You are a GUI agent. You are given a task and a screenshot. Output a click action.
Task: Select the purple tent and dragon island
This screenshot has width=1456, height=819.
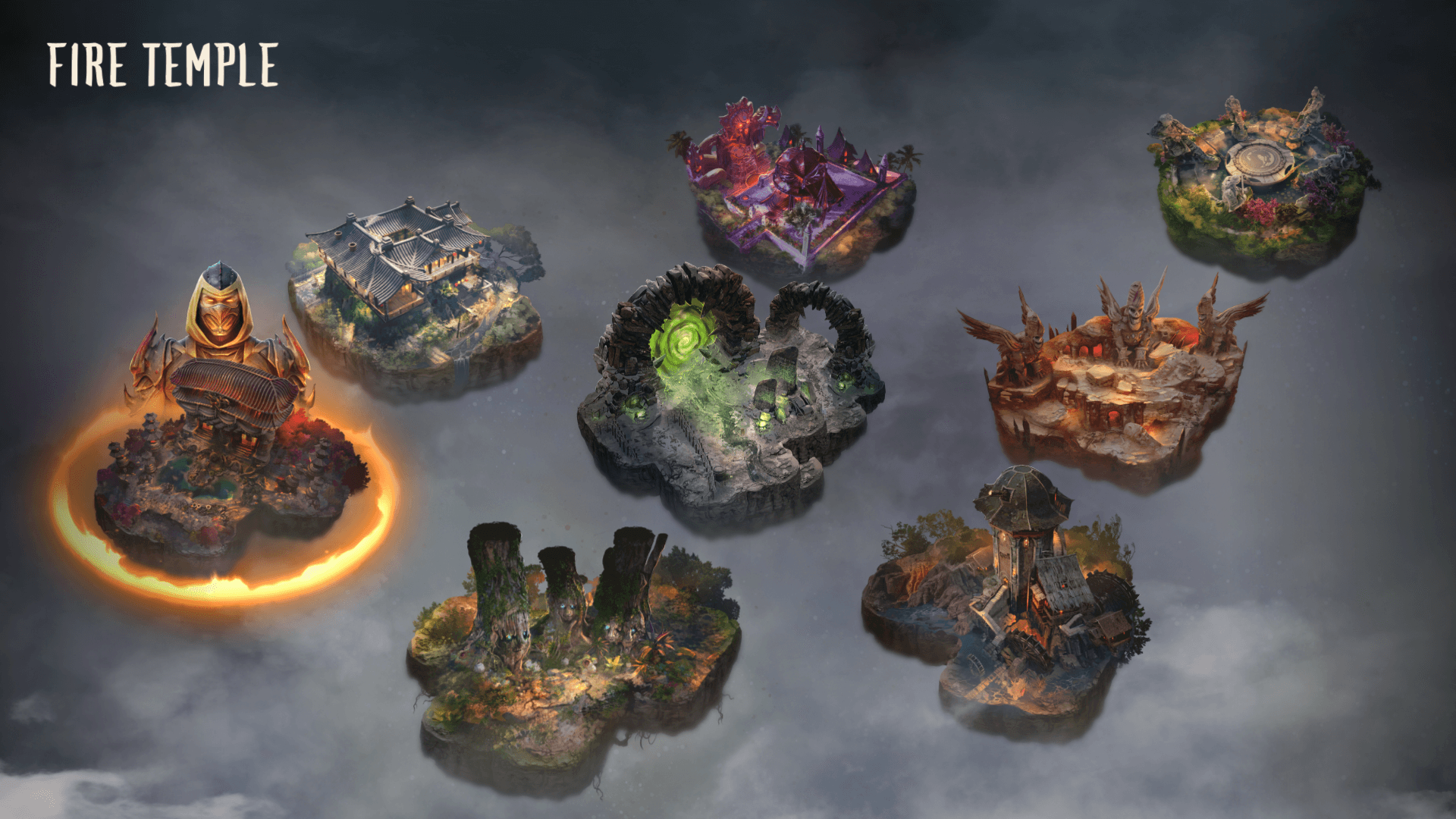(x=796, y=190)
